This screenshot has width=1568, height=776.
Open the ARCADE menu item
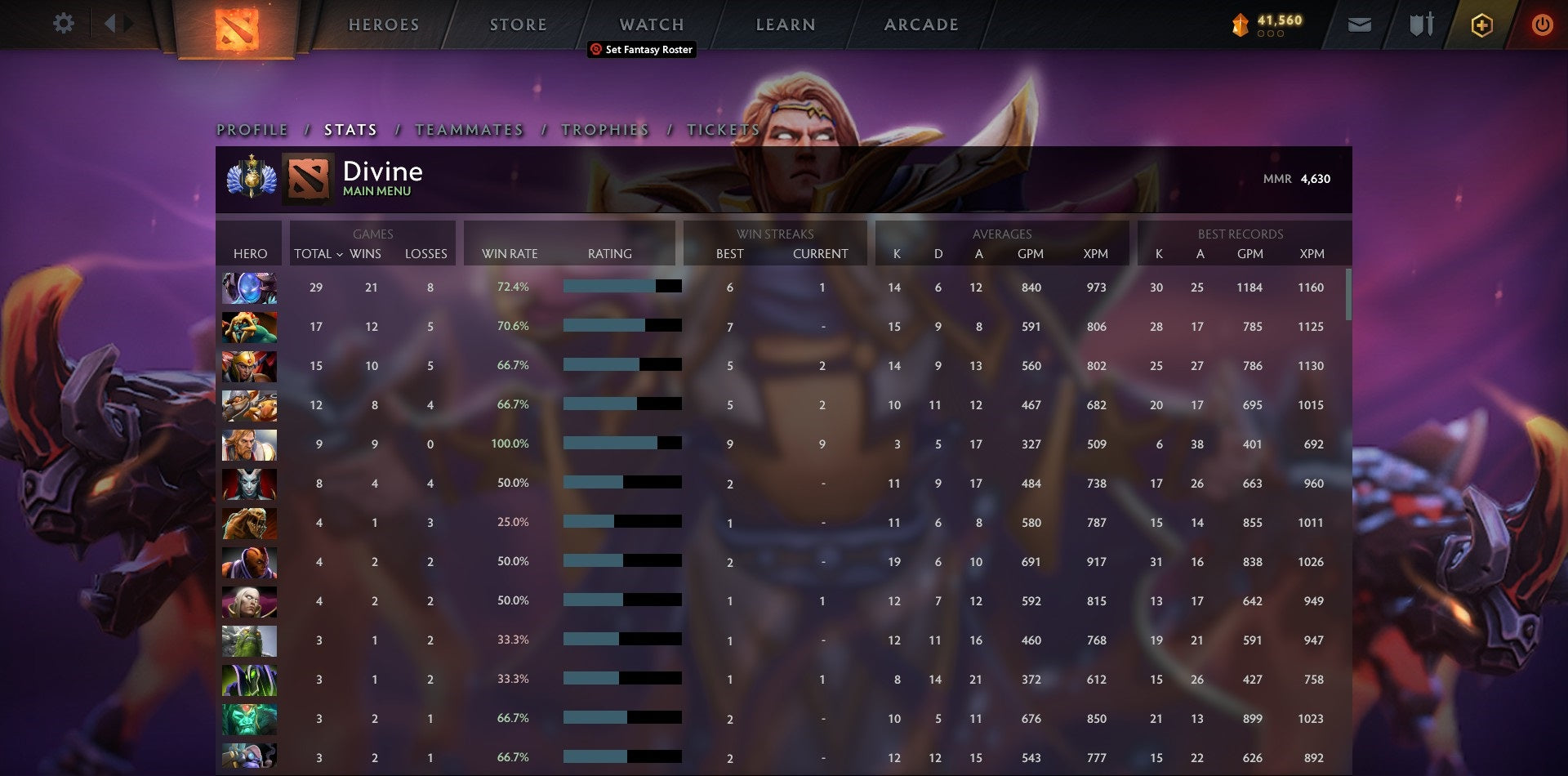point(920,25)
